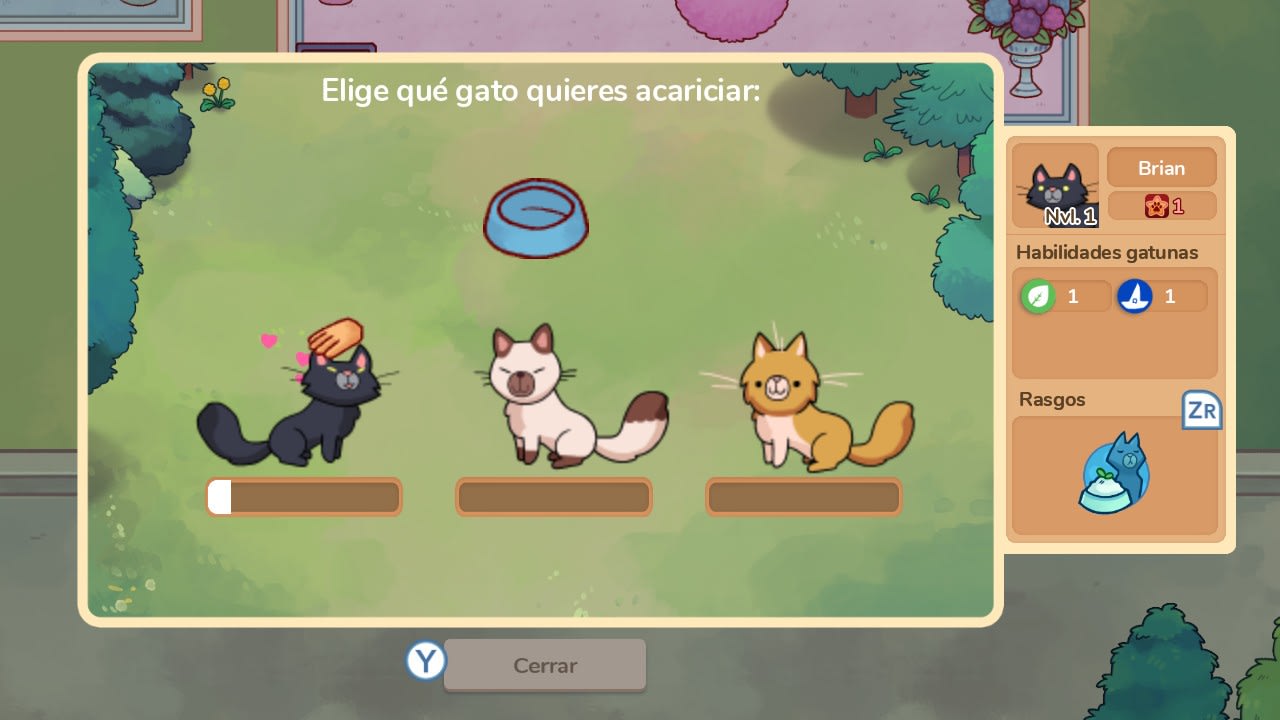Viewport: 1280px width, 720px height.
Task: Click the blue sail skill icon
Action: click(x=1136, y=294)
